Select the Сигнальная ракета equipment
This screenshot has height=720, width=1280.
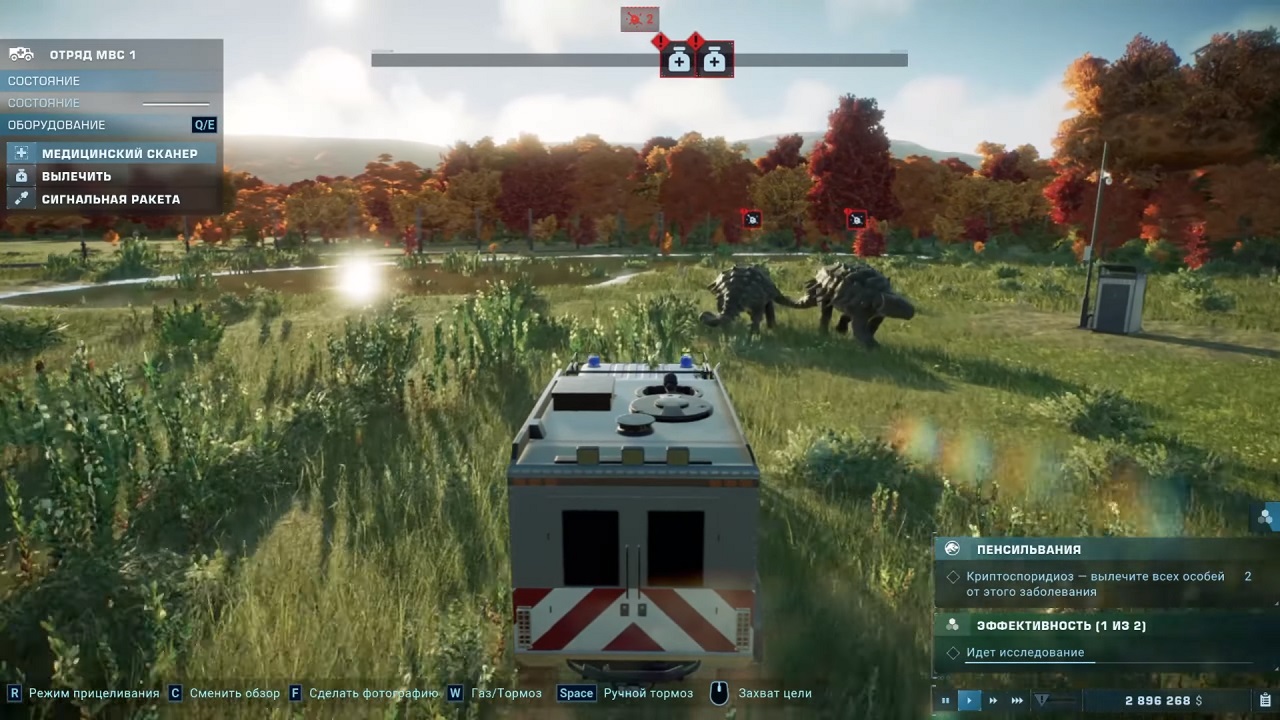coord(110,199)
